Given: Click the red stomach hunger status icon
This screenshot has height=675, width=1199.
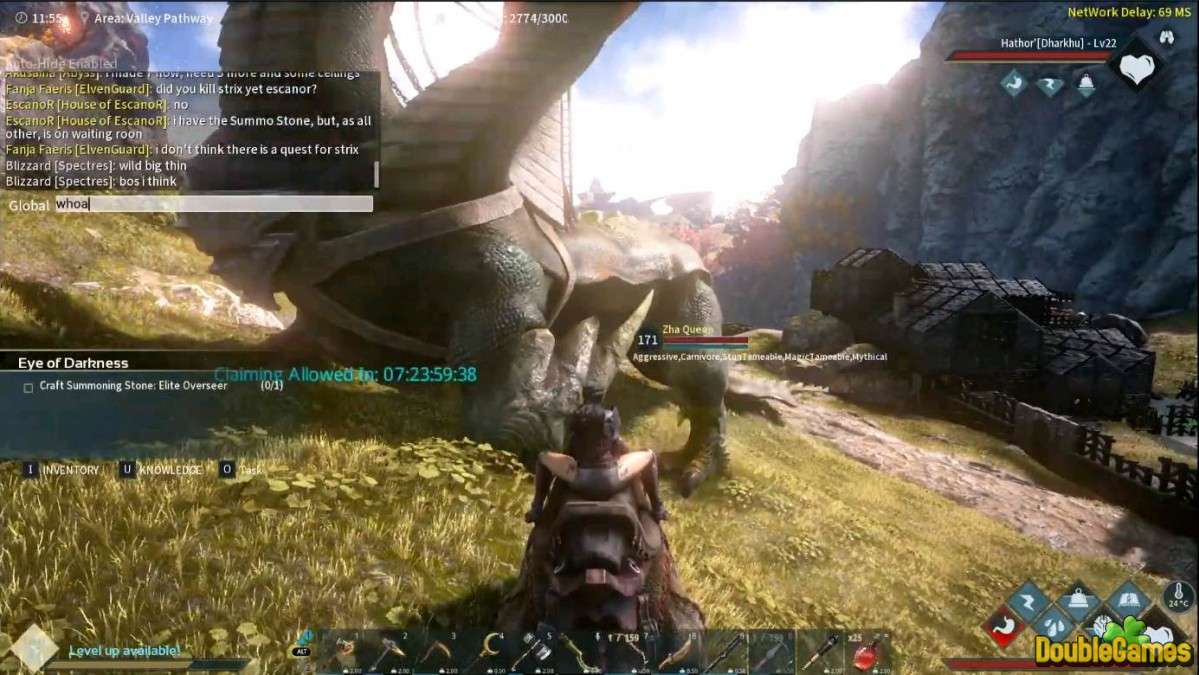Looking at the screenshot, I should coord(1003,628).
